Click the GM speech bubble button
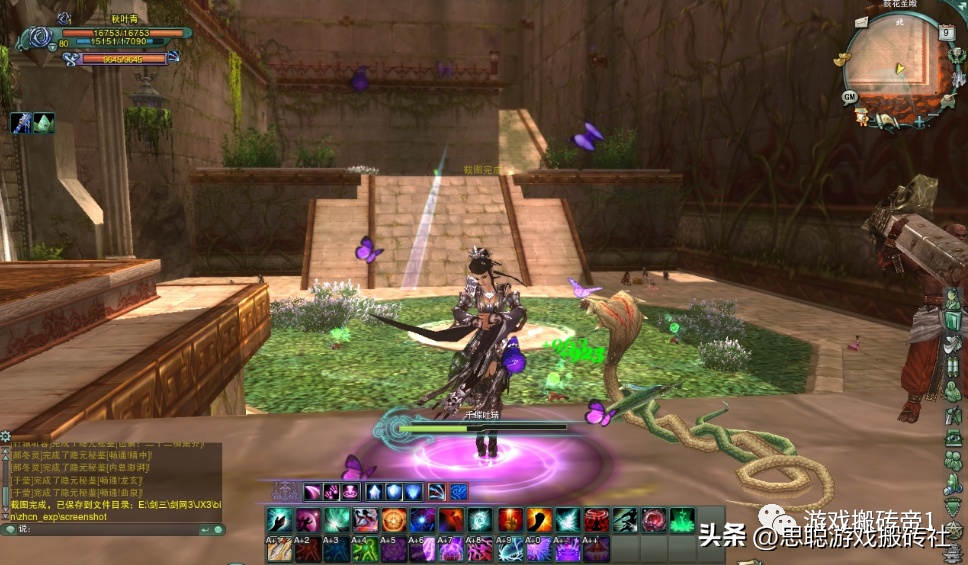The height and width of the screenshot is (565, 968). (849, 96)
